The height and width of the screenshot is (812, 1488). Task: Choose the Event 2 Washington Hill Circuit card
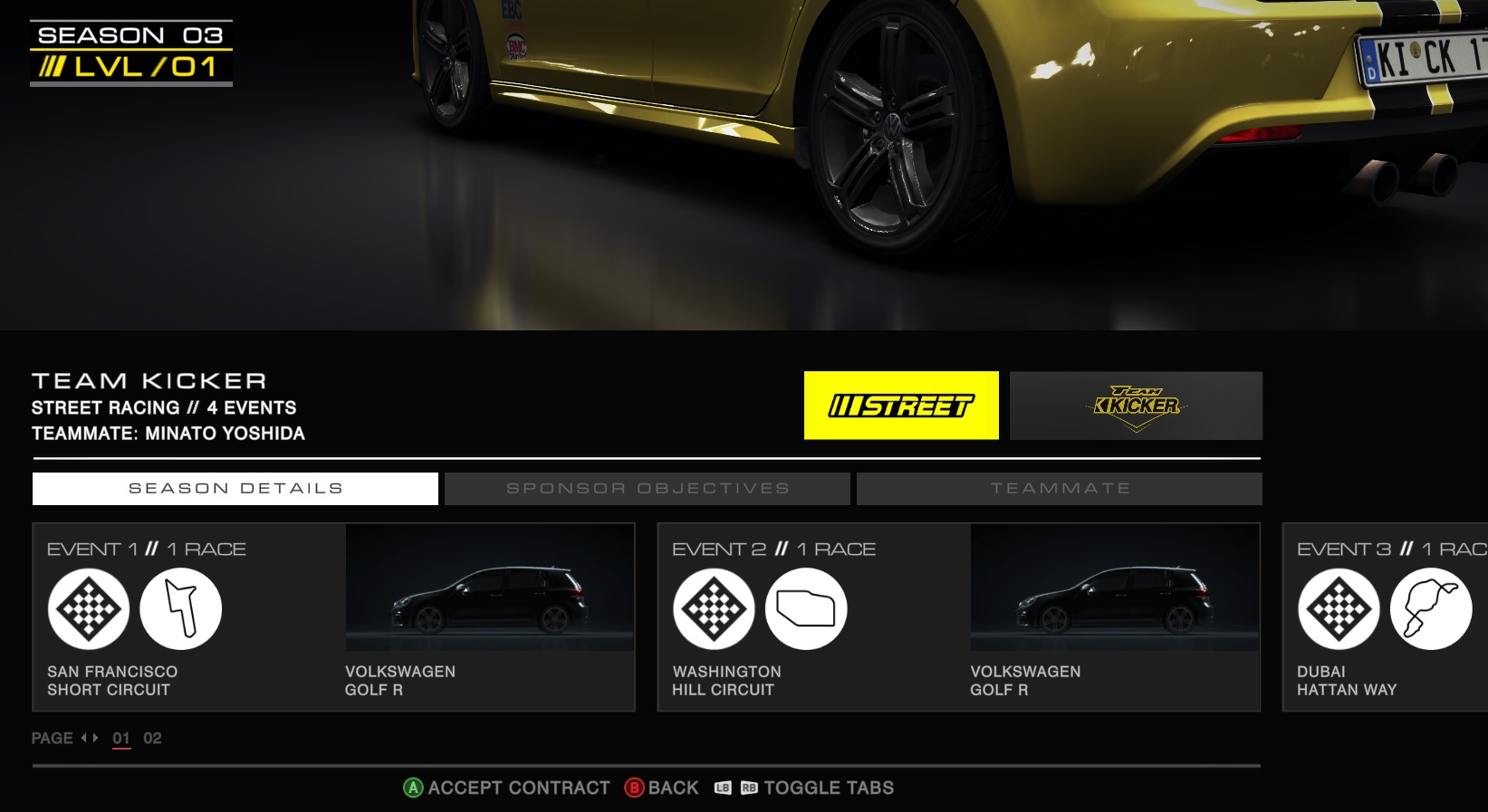958,617
